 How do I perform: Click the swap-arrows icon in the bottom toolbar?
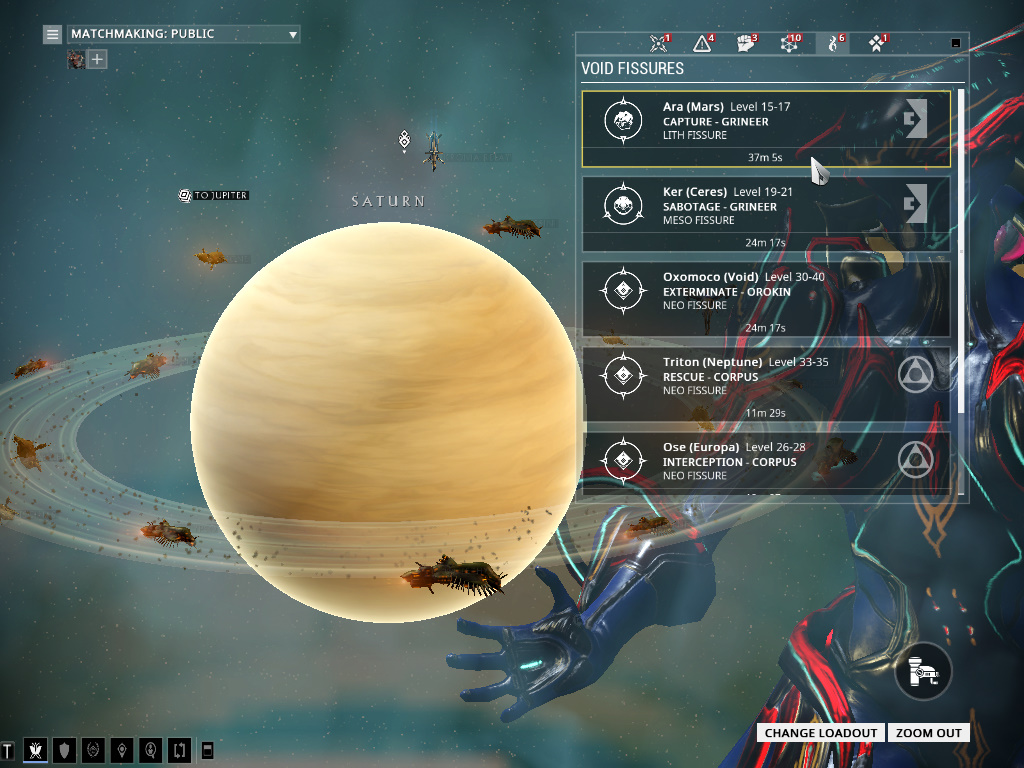[x=180, y=749]
